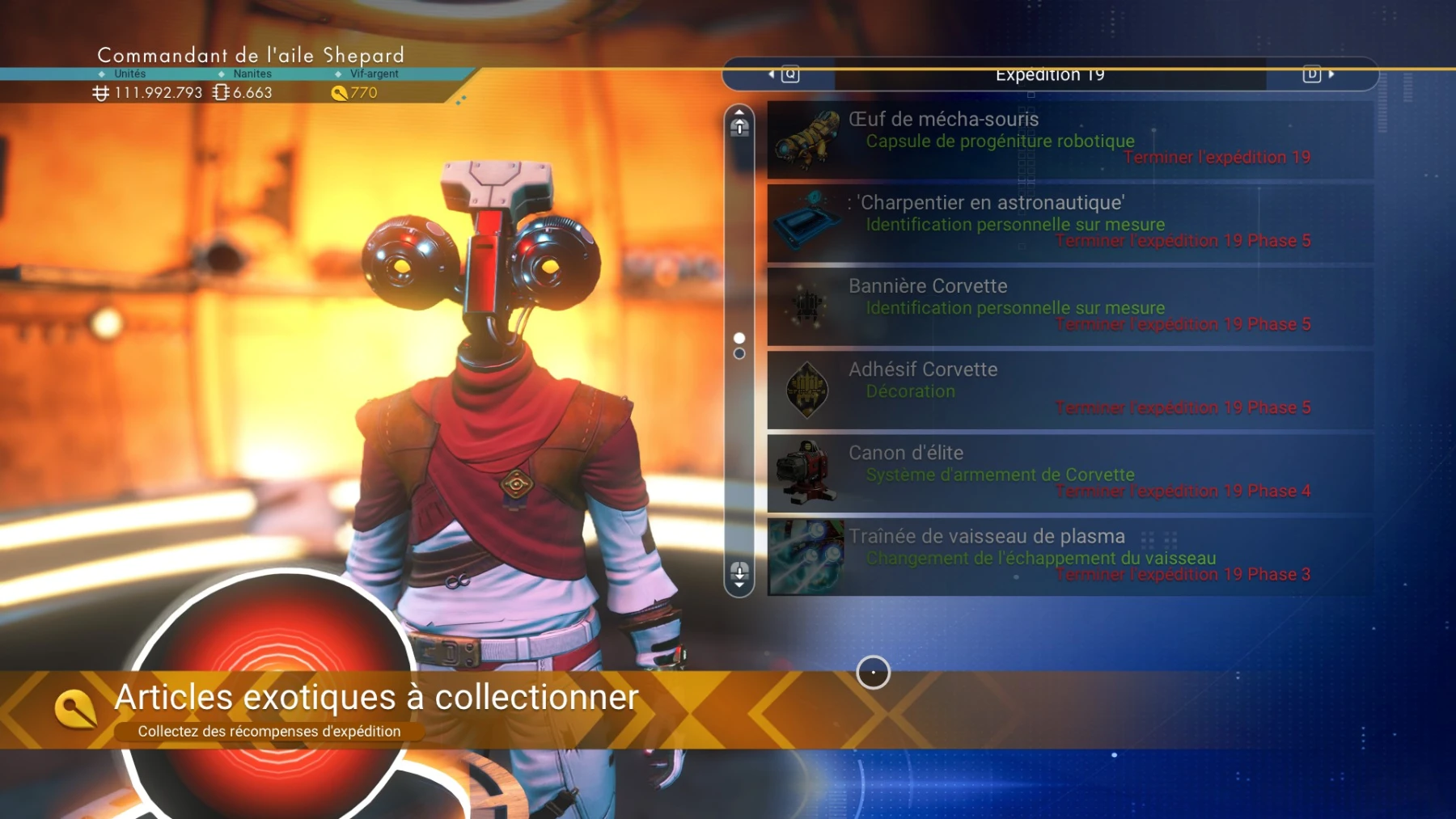Click 'Terminer l'expédition 19' on mécha-souris reward
This screenshot has width=1456, height=819.
click(1217, 158)
